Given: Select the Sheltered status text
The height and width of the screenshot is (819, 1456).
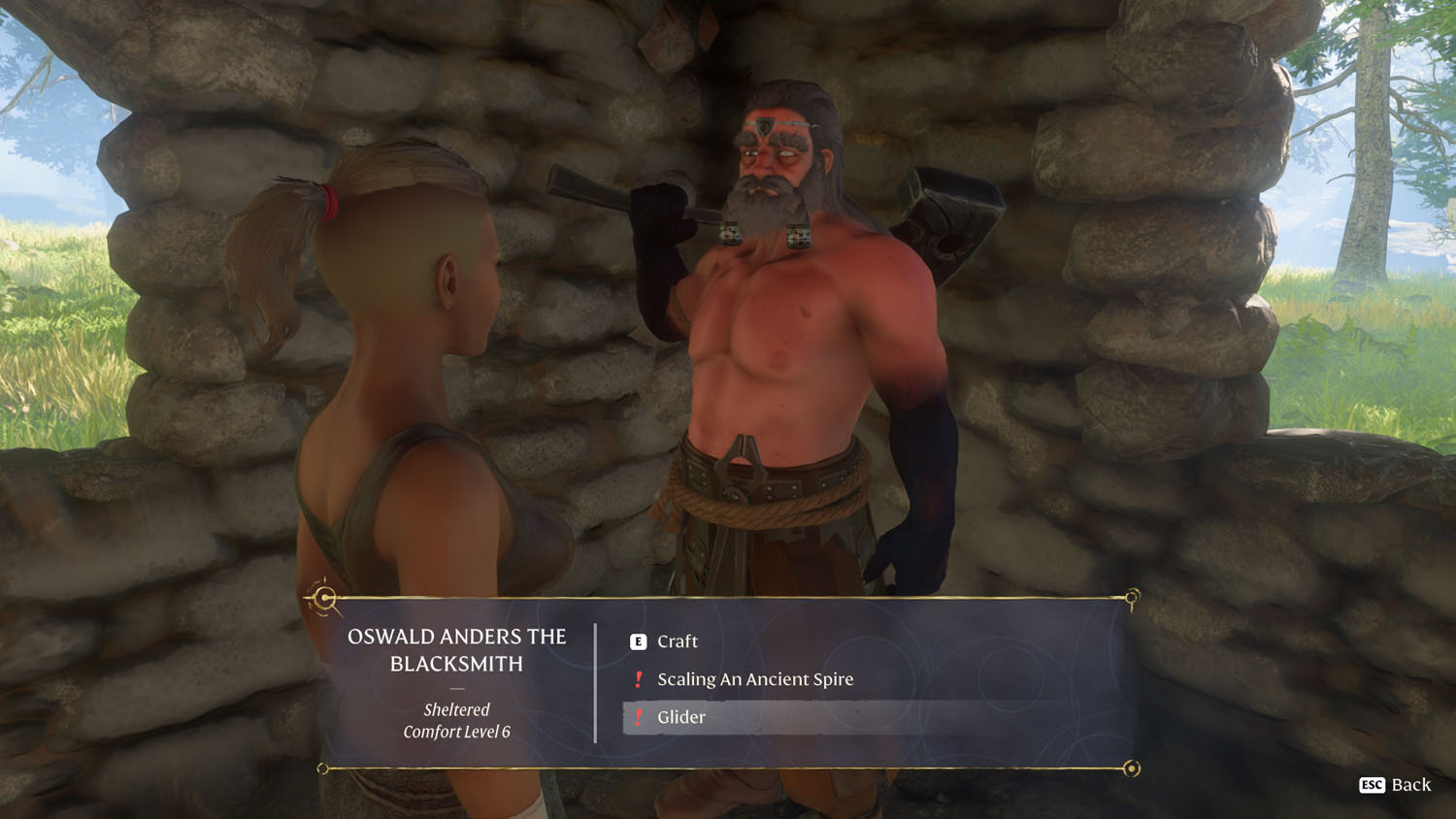Looking at the screenshot, I should click(x=456, y=709).
